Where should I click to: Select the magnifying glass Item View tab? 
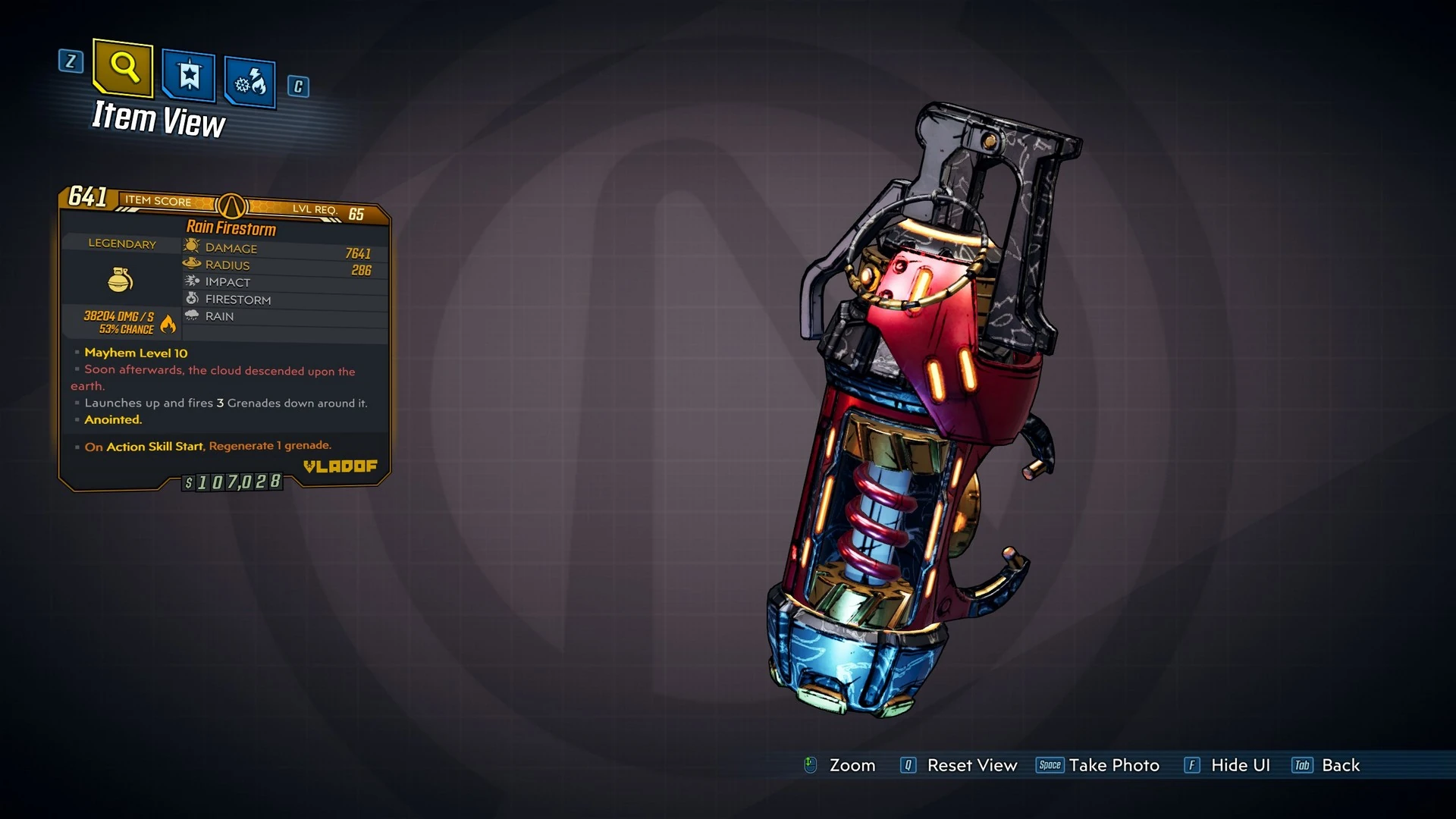tap(123, 68)
